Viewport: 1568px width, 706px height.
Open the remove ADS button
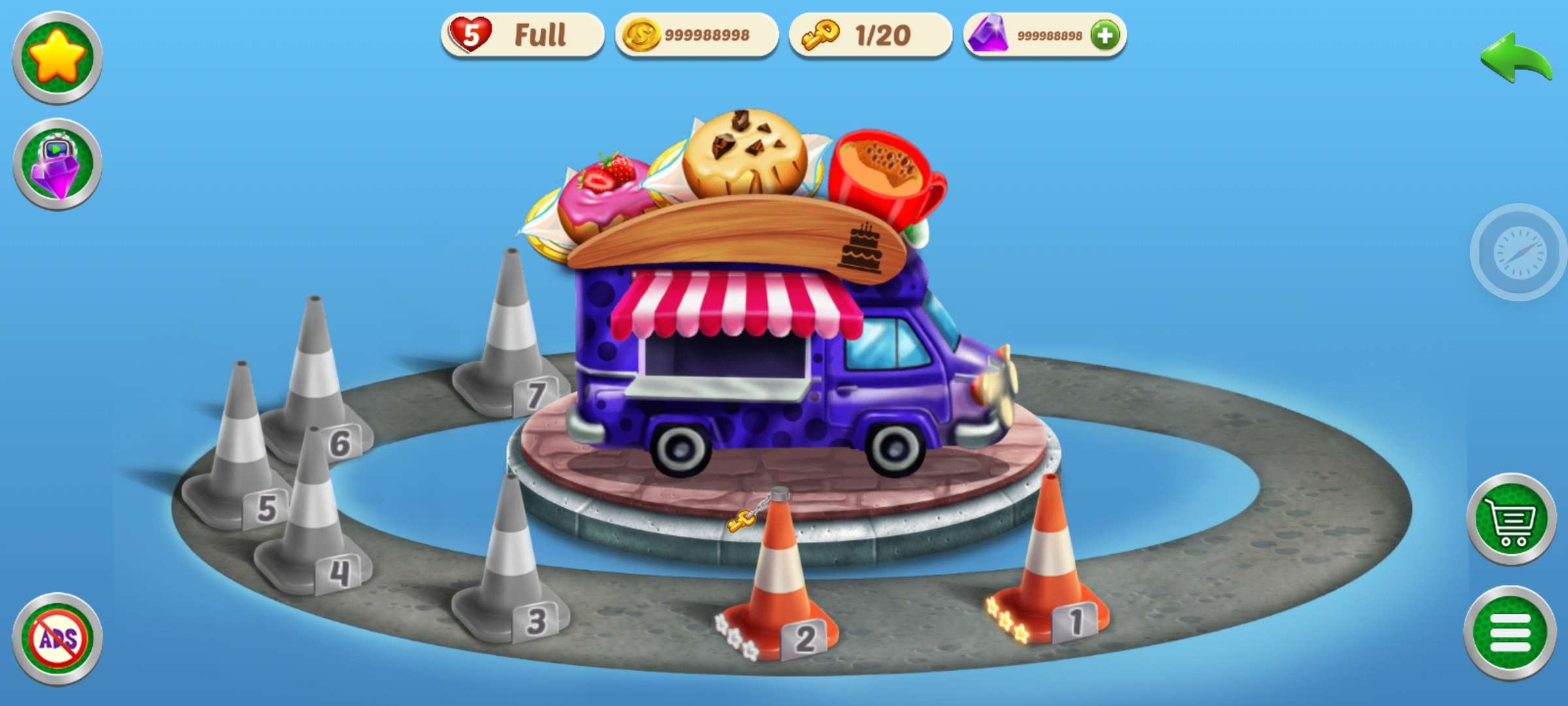tap(57, 639)
